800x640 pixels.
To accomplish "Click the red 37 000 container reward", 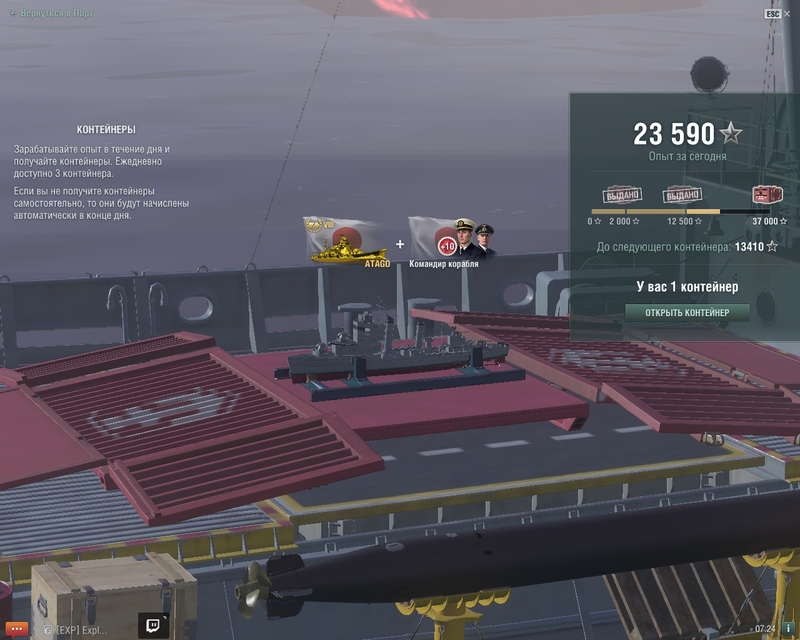I will coord(765,195).
